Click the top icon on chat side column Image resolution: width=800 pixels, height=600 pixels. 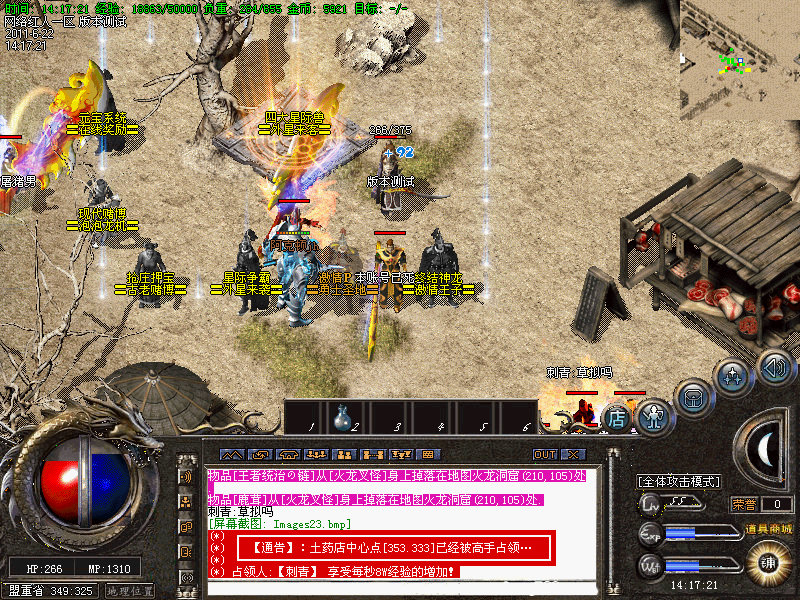[x=187, y=476]
